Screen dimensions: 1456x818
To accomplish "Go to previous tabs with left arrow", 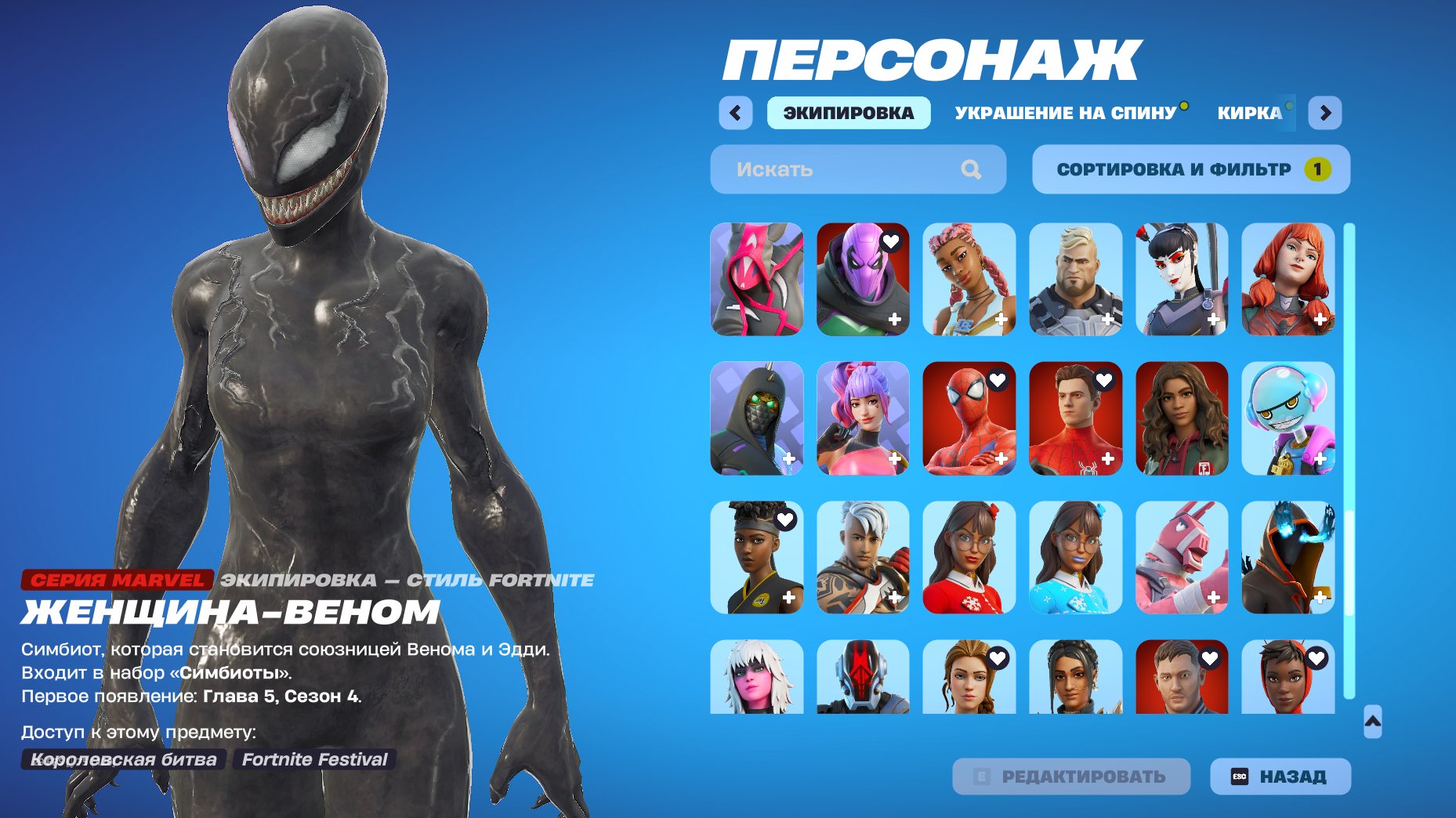I will tap(734, 112).
